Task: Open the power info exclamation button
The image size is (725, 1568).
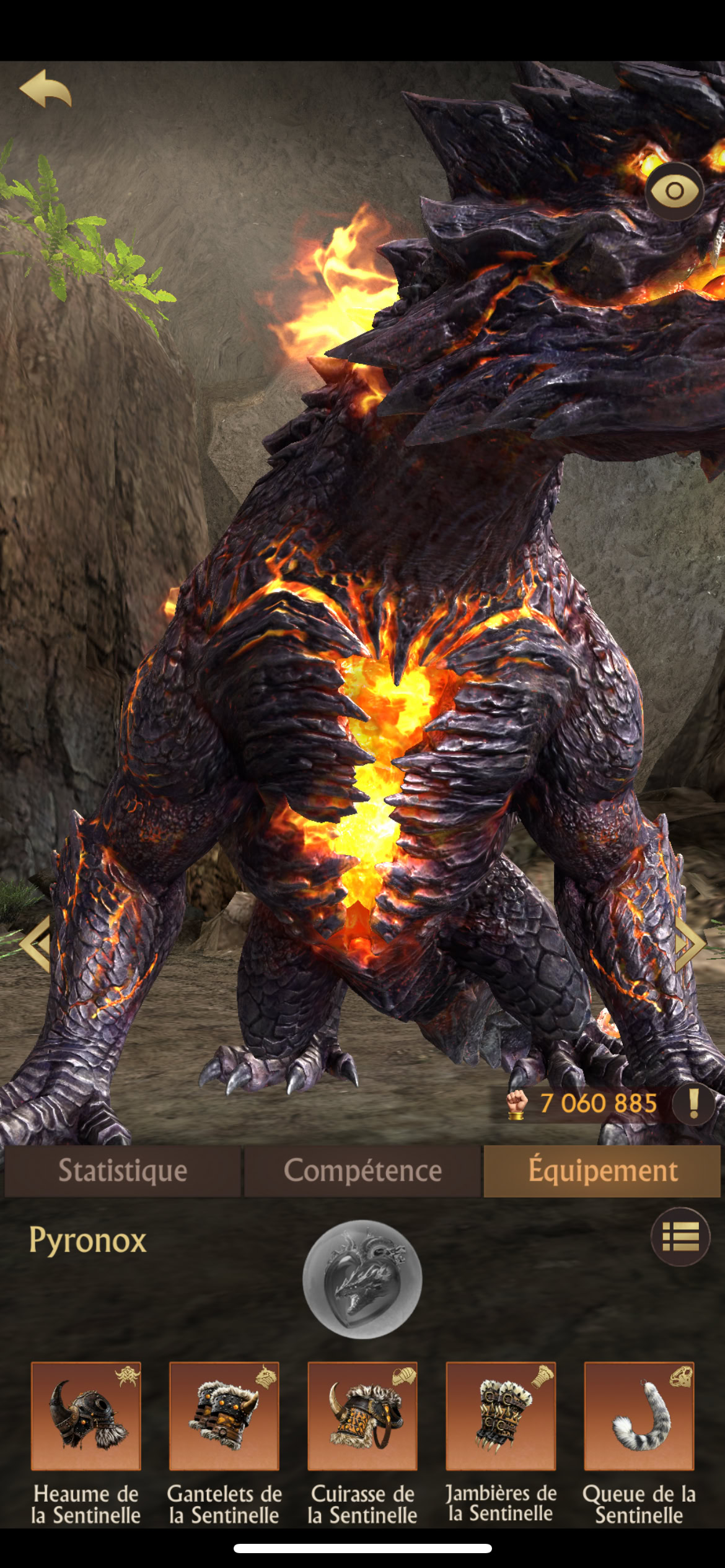Action: click(x=694, y=1103)
